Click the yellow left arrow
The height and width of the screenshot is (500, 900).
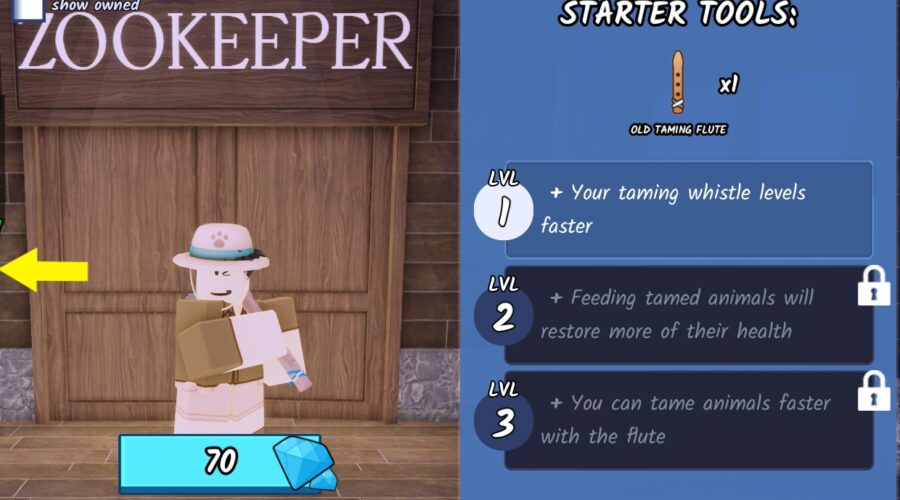click(x=45, y=270)
